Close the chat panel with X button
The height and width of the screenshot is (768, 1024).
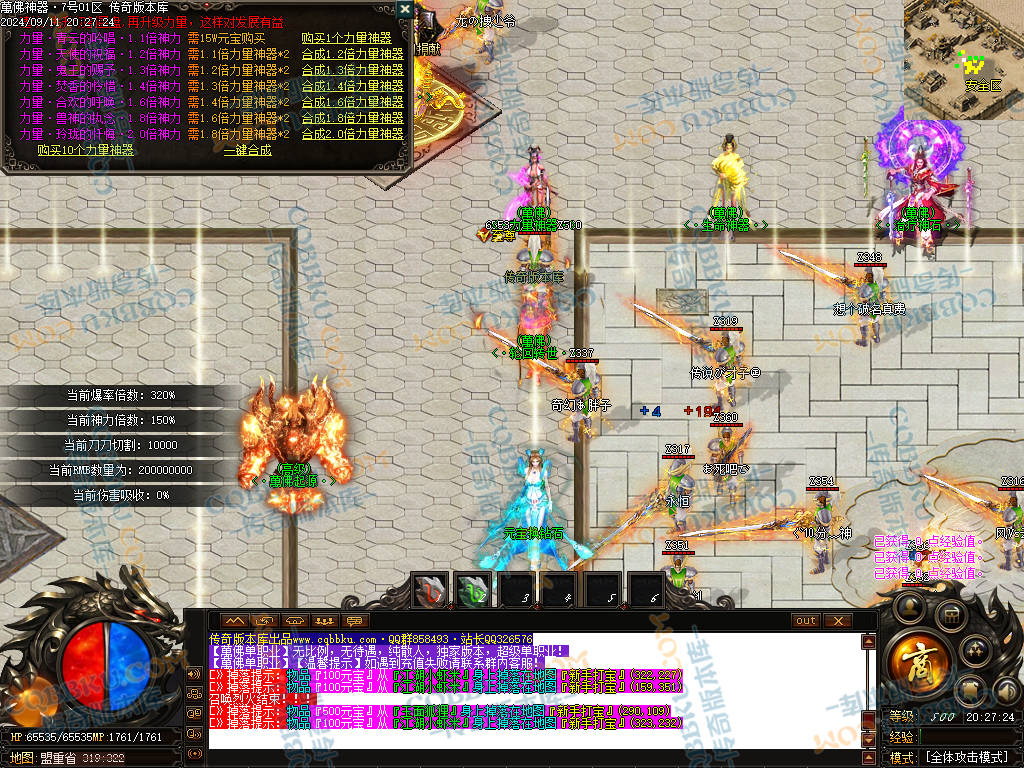tap(837, 621)
